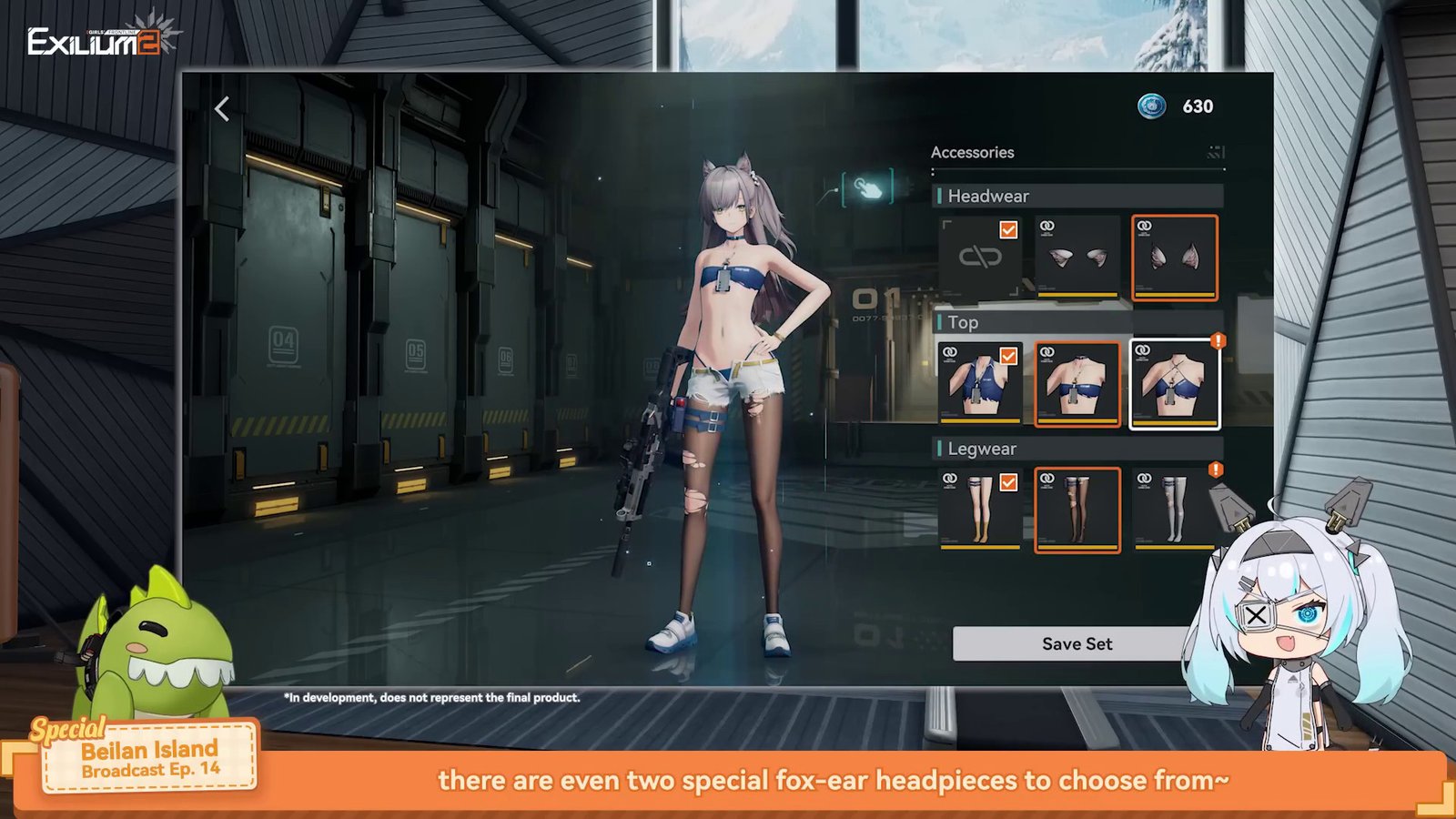1456x819 pixels.
Task: Choose the folded white fox-ear headpiece
Action: click(x=1077, y=258)
